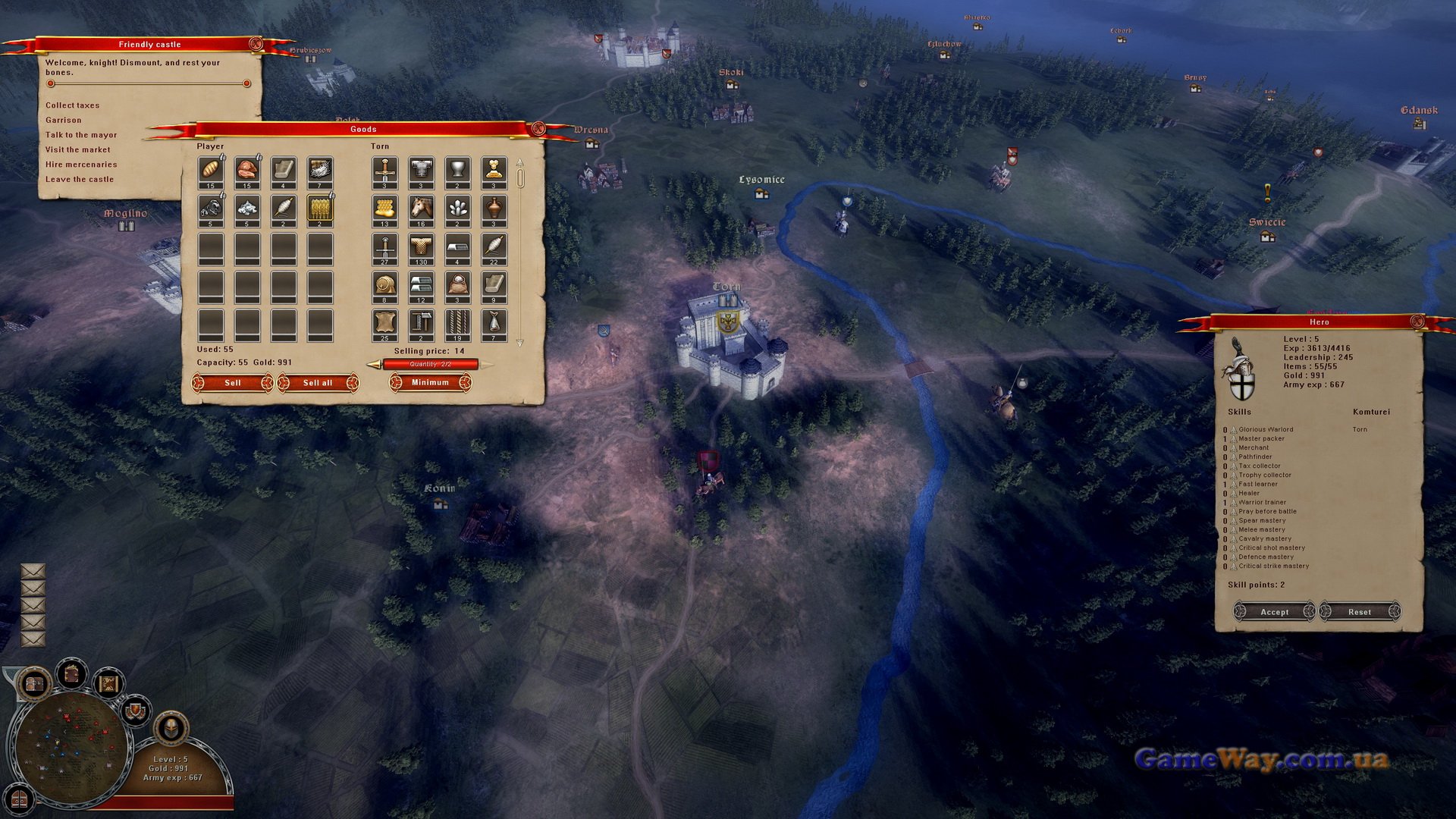Choose 'Collect taxes' in the castle menu
1456x819 pixels.
72,105
